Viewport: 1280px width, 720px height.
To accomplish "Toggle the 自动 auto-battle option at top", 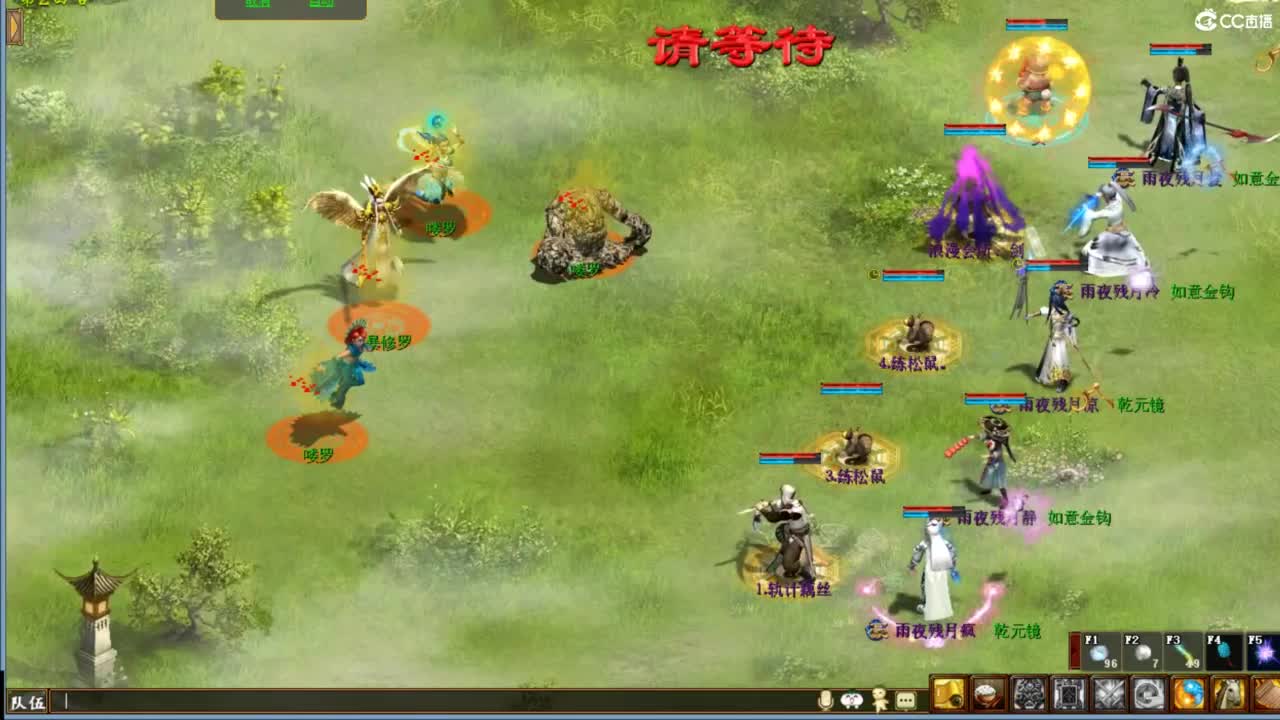I will 323,5.
